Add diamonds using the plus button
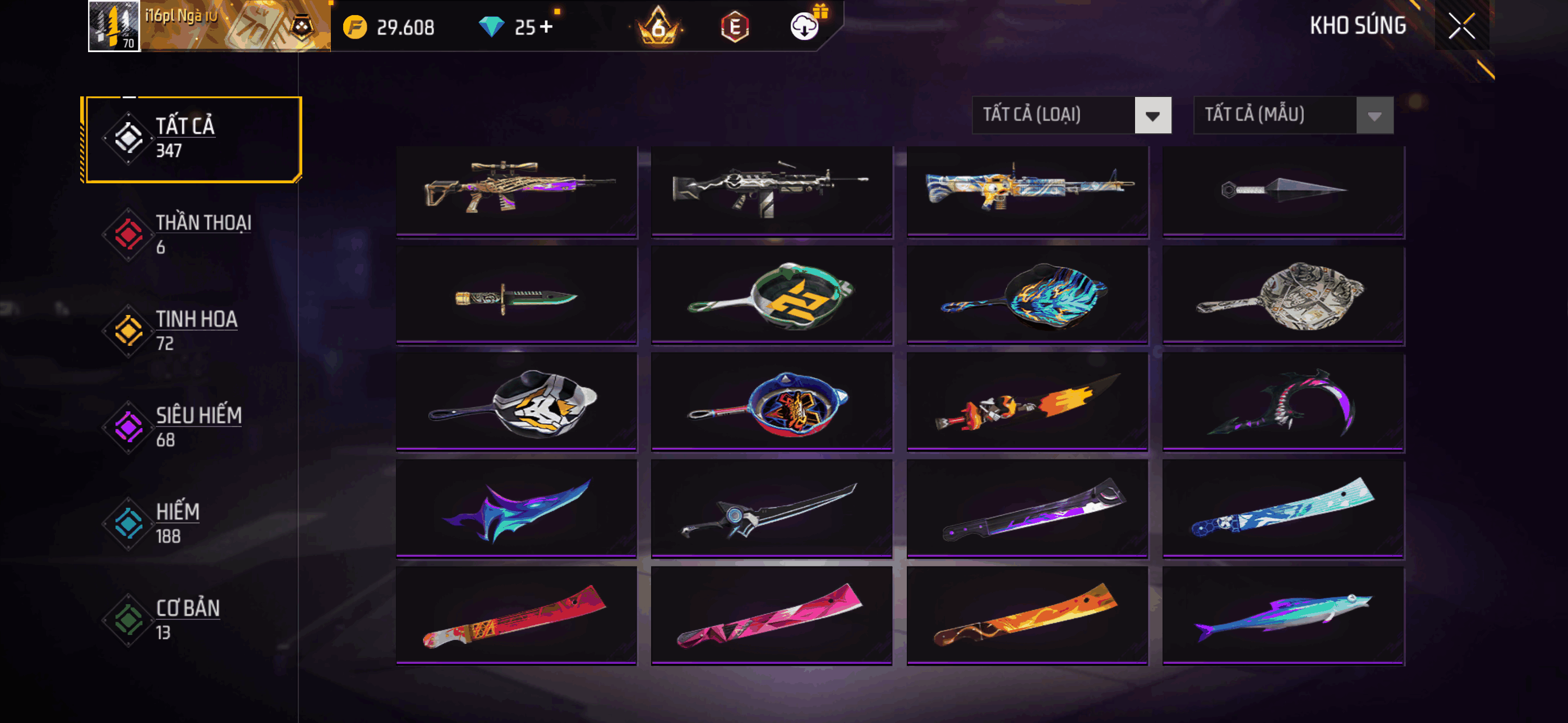The width and height of the screenshot is (1568, 723). pyautogui.click(x=546, y=27)
